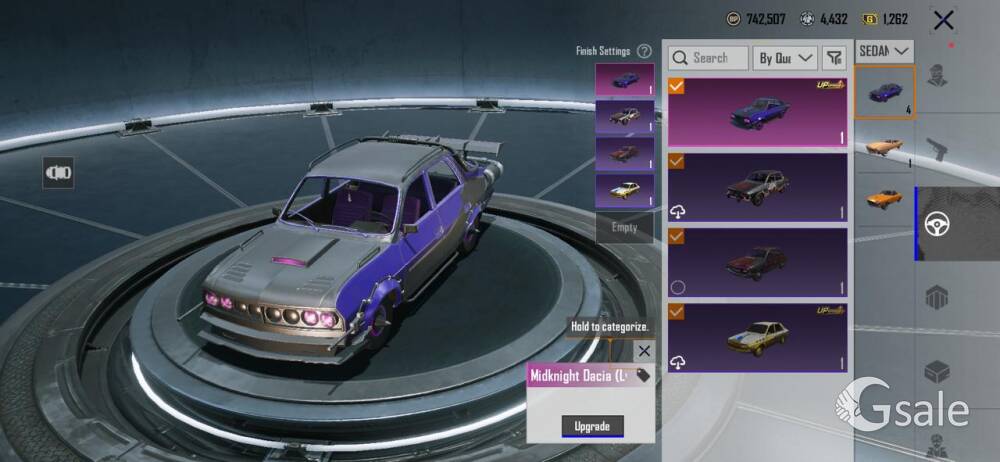Select the white and yellow Dacia skin card
This screenshot has width=1000, height=462.
757,337
